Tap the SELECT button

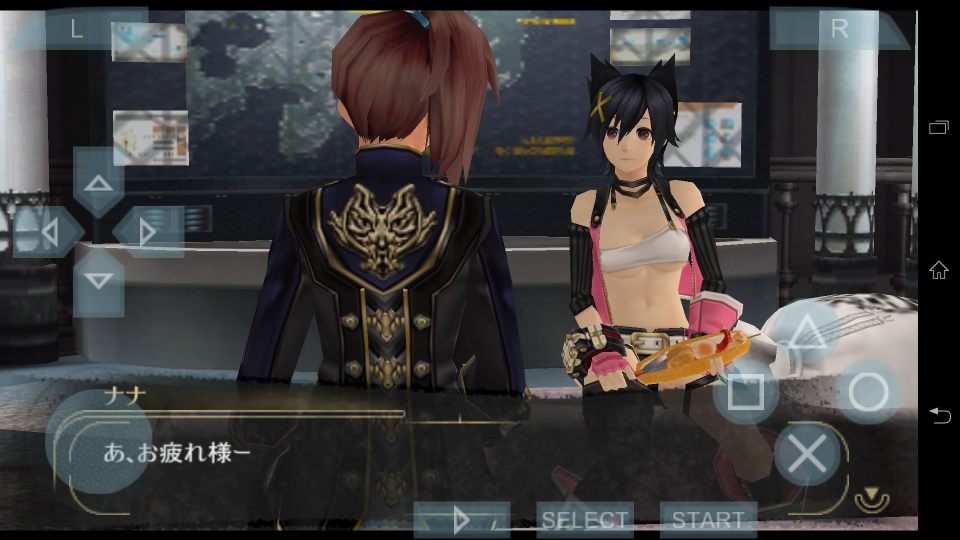click(x=584, y=520)
